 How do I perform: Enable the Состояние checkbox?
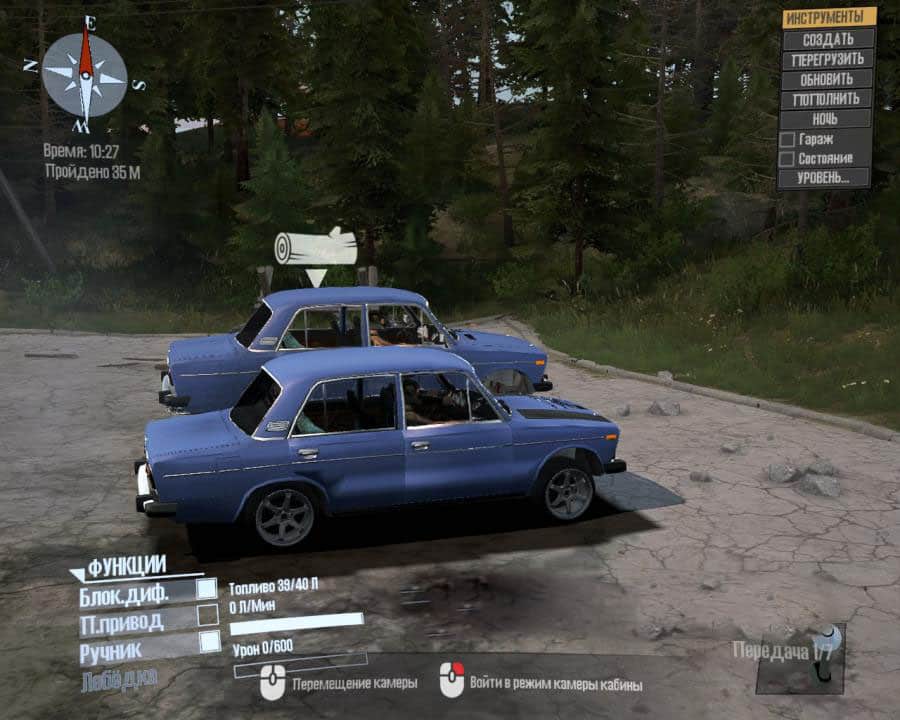tap(787, 159)
